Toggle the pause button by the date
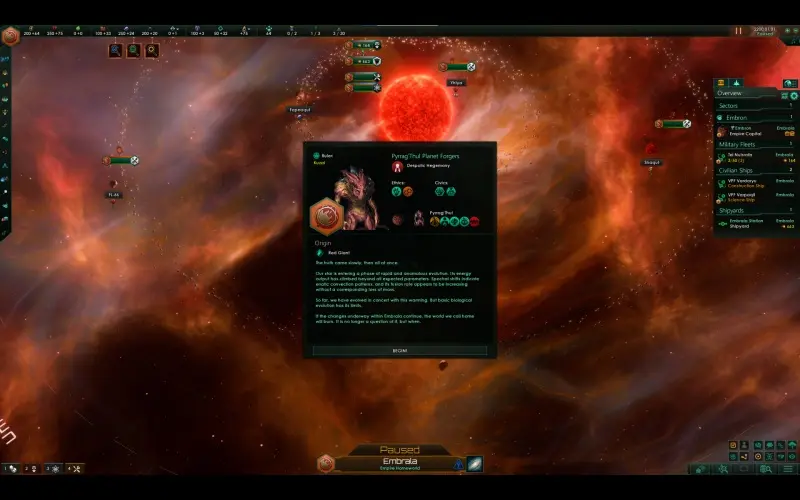The height and width of the screenshot is (500, 800). click(x=738, y=31)
